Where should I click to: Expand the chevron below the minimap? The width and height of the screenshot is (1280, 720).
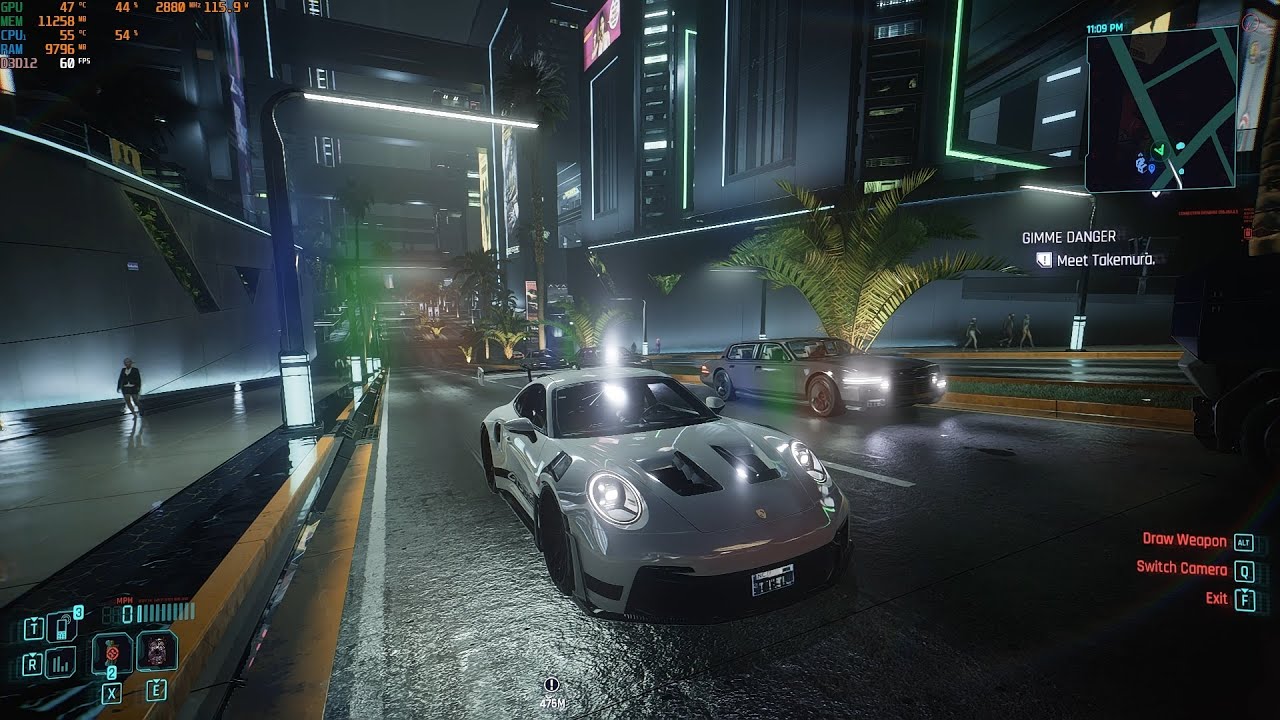point(1157,192)
